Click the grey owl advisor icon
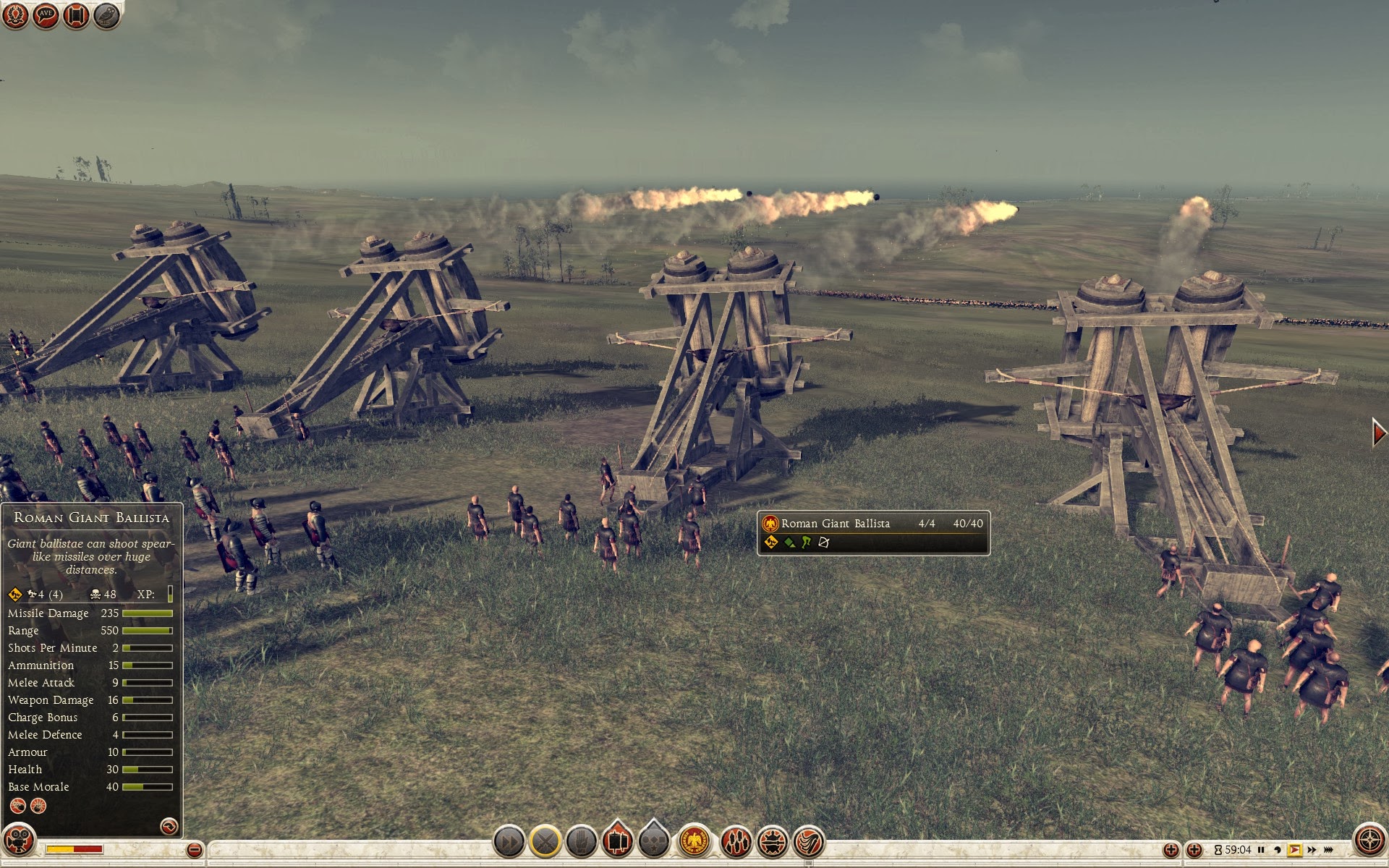 [106, 15]
